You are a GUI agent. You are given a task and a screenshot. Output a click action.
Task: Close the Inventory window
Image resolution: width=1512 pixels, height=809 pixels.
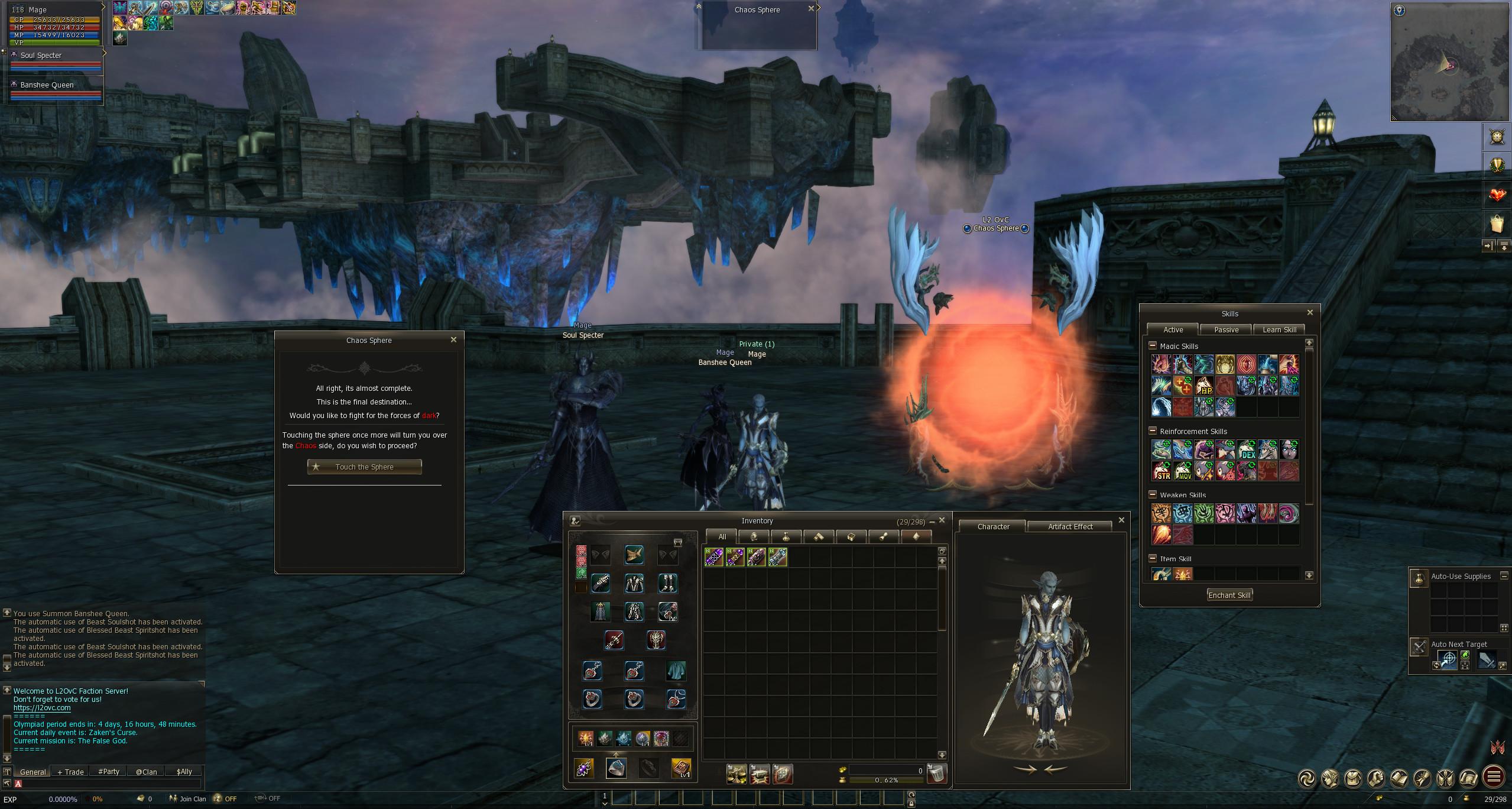coord(942,520)
